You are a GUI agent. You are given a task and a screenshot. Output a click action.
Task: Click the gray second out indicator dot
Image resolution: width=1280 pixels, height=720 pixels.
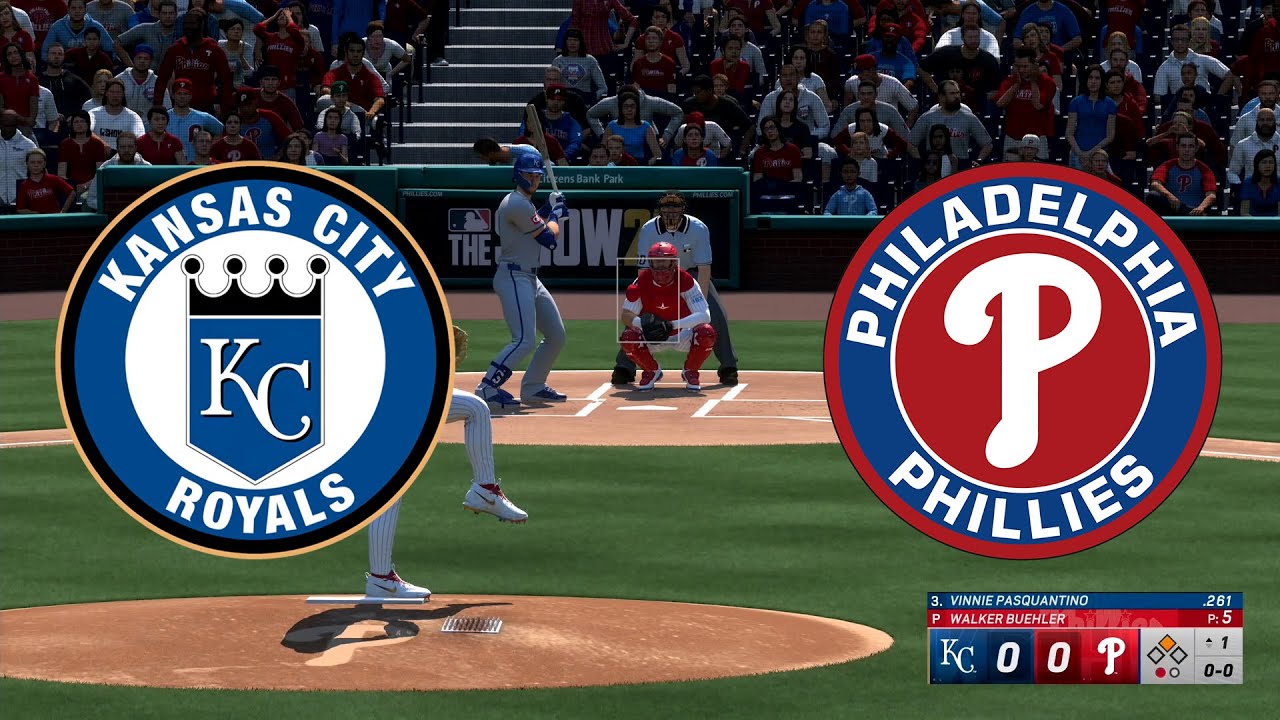[1175, 672]
